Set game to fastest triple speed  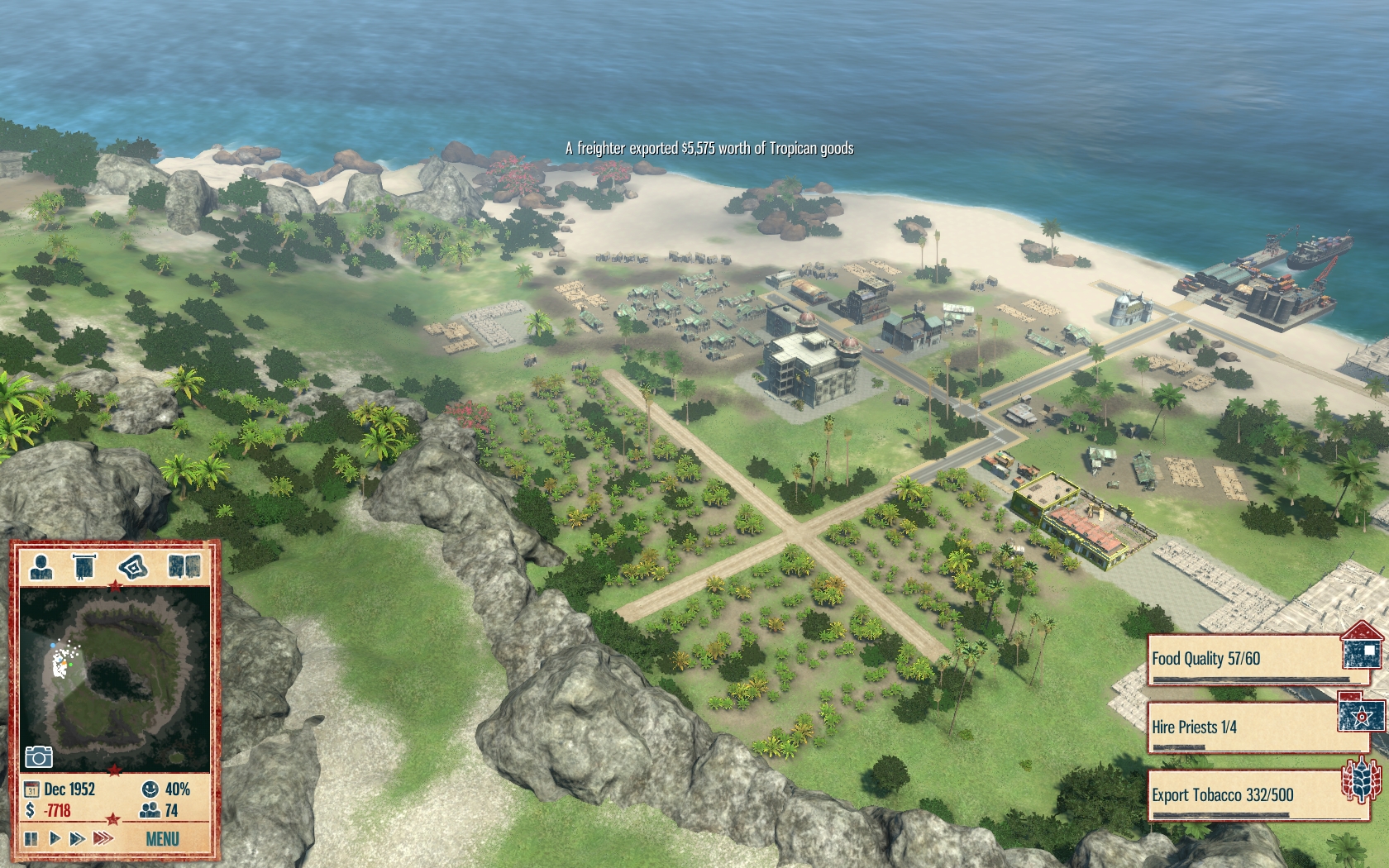[103, 838]
